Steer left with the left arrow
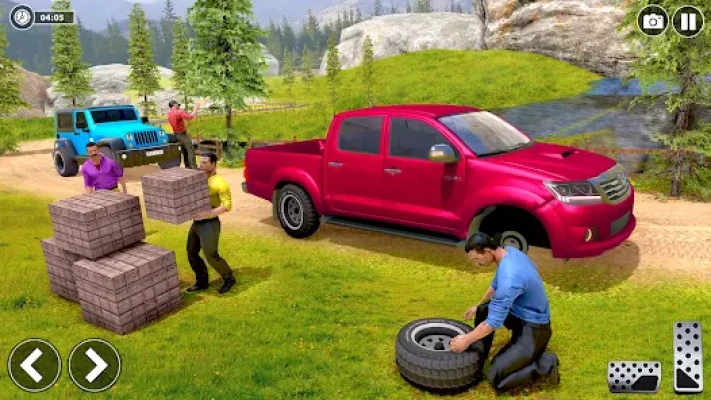This screenshot has width=711, height=400. point(34,365)
